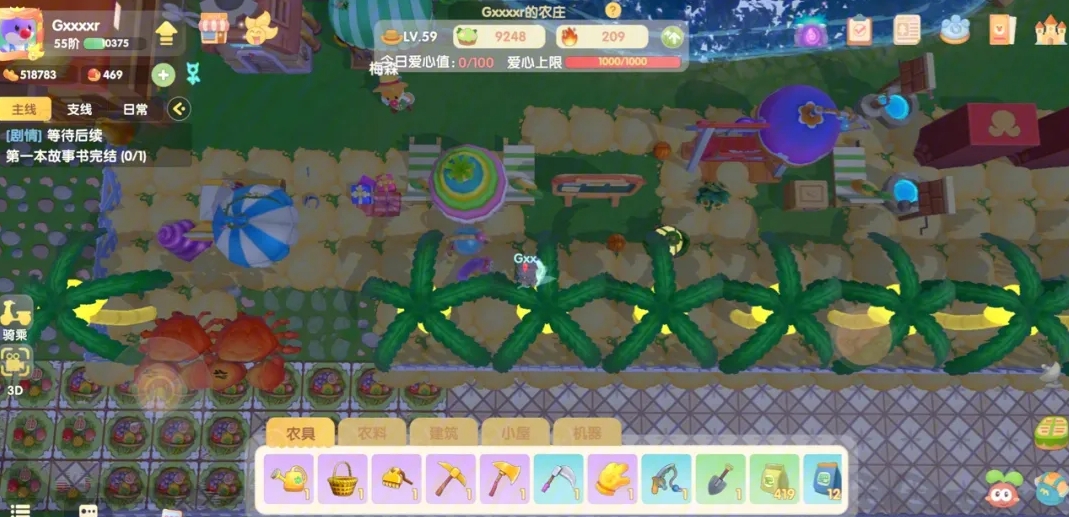Add more currency with the green plus
1069x517 pixels.
[x=163, y=75]
